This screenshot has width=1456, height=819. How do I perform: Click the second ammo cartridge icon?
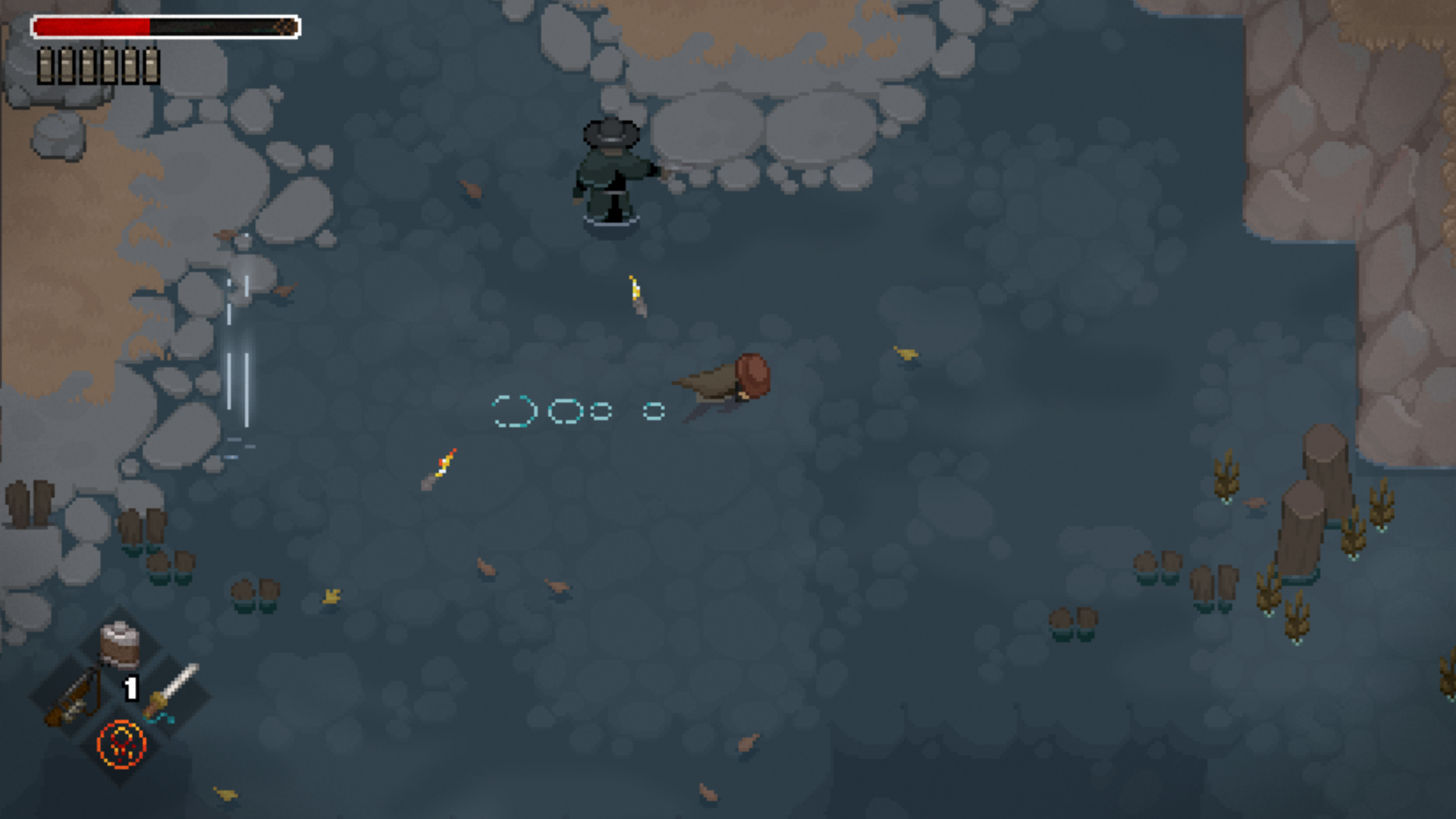67,64
